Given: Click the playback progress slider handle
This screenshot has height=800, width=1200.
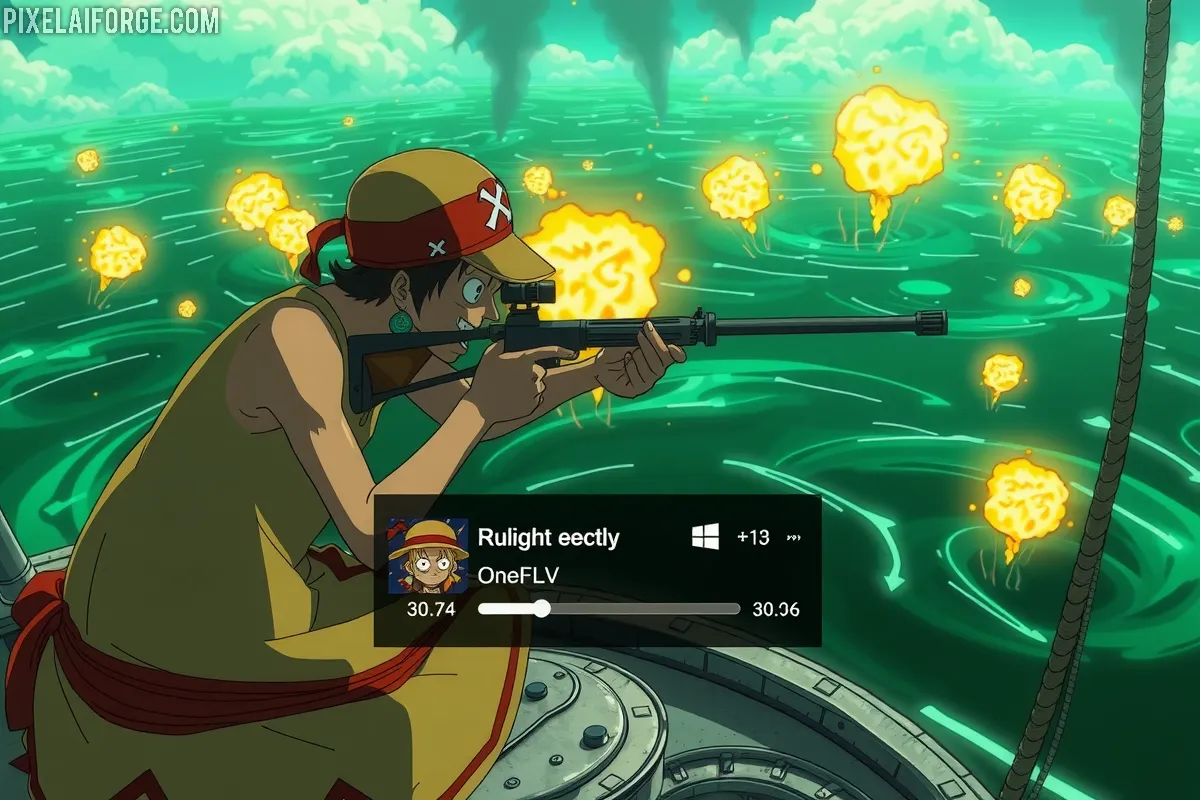Looking at the screenshot, I should 541,609.
